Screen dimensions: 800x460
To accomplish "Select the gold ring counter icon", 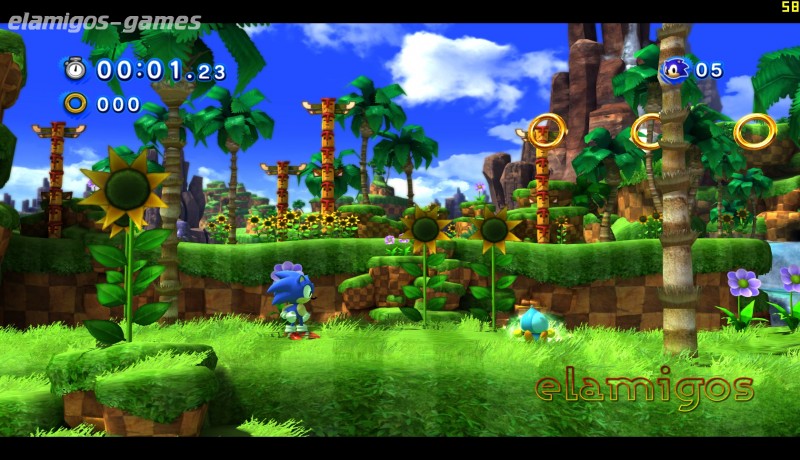I will point(75,103).
